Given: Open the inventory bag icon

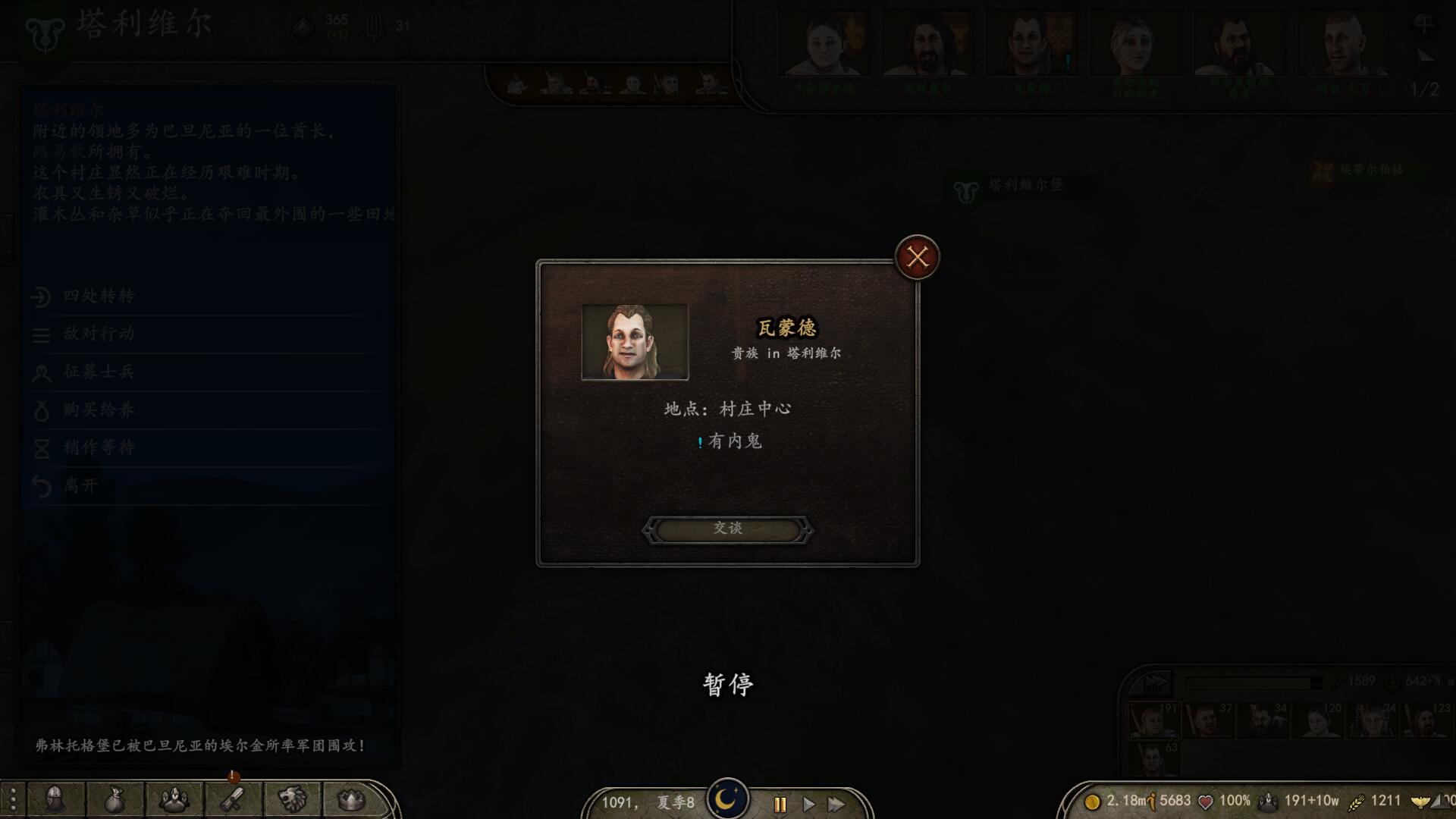Looking at the screenshot, I should click(114, 800).
